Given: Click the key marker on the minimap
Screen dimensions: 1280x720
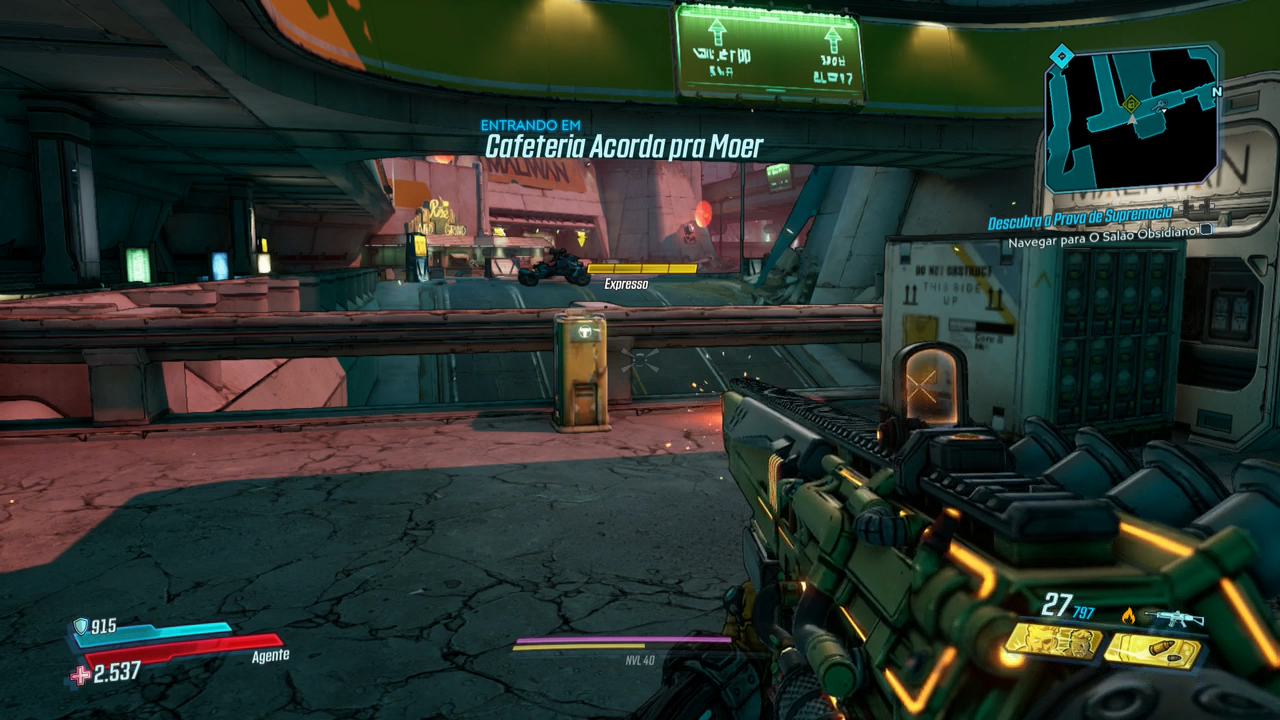Looking at the screenshot, I should click(1161, 104).
